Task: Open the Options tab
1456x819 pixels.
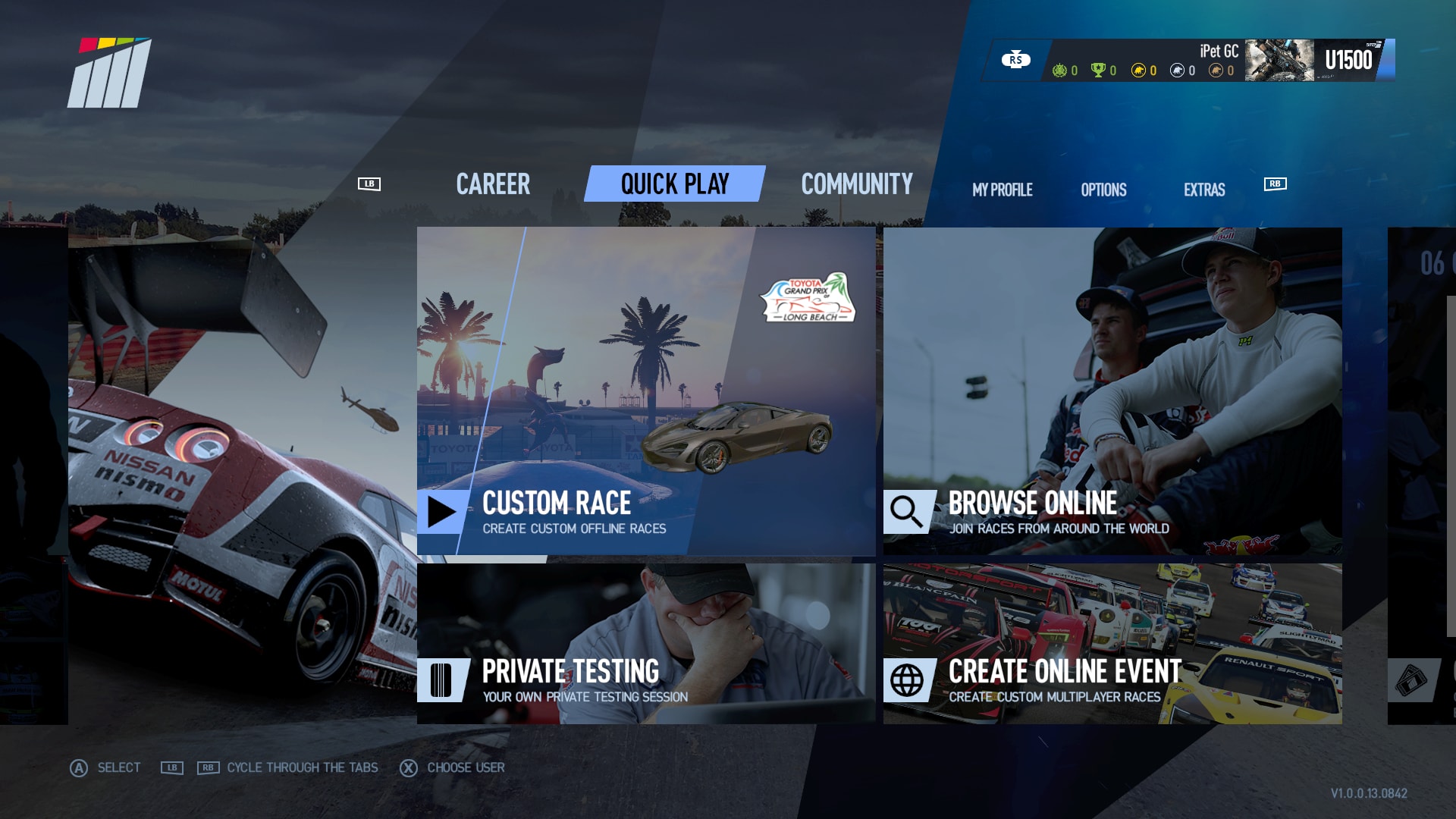Action: pyautogui.click(x=1103, y=190)
